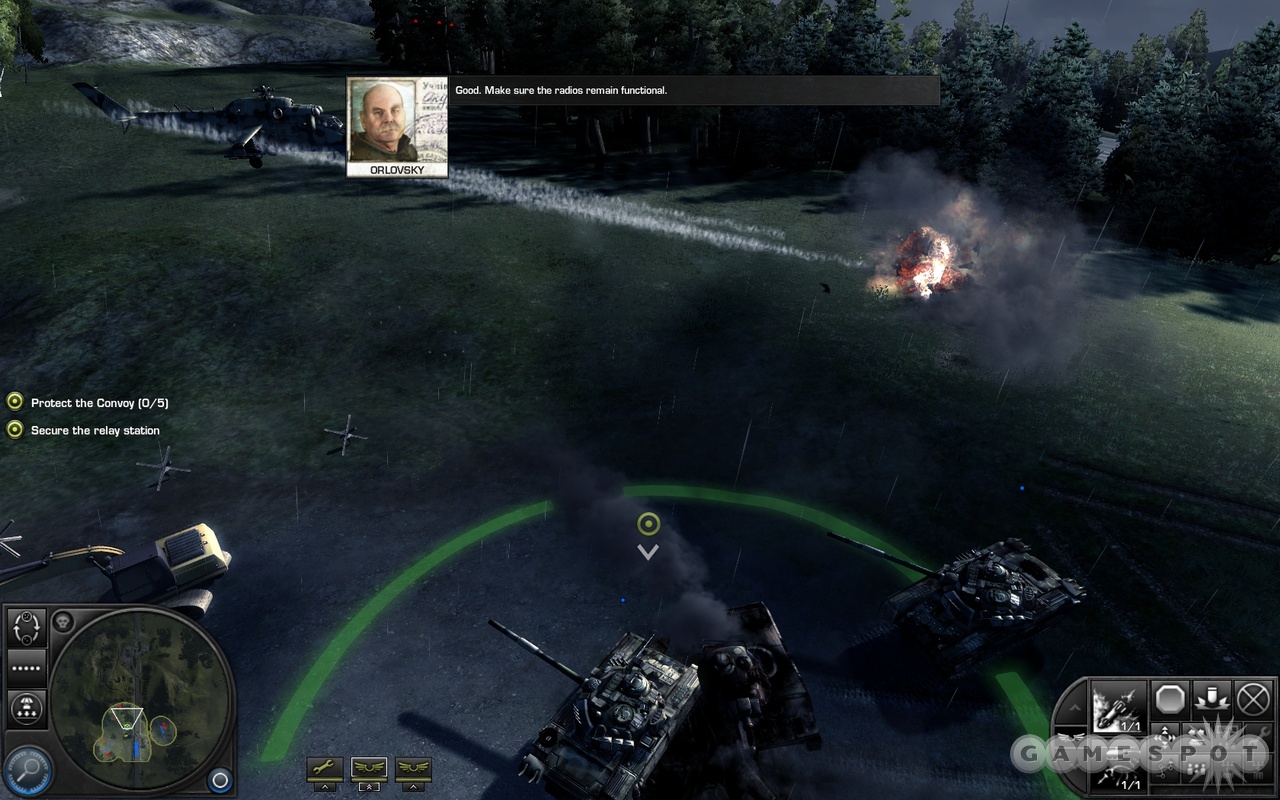Viewport: 1280px width, 800px height.
Task: Select the highlighted winged-emblem unit group
Action: (x=369, y=768)
